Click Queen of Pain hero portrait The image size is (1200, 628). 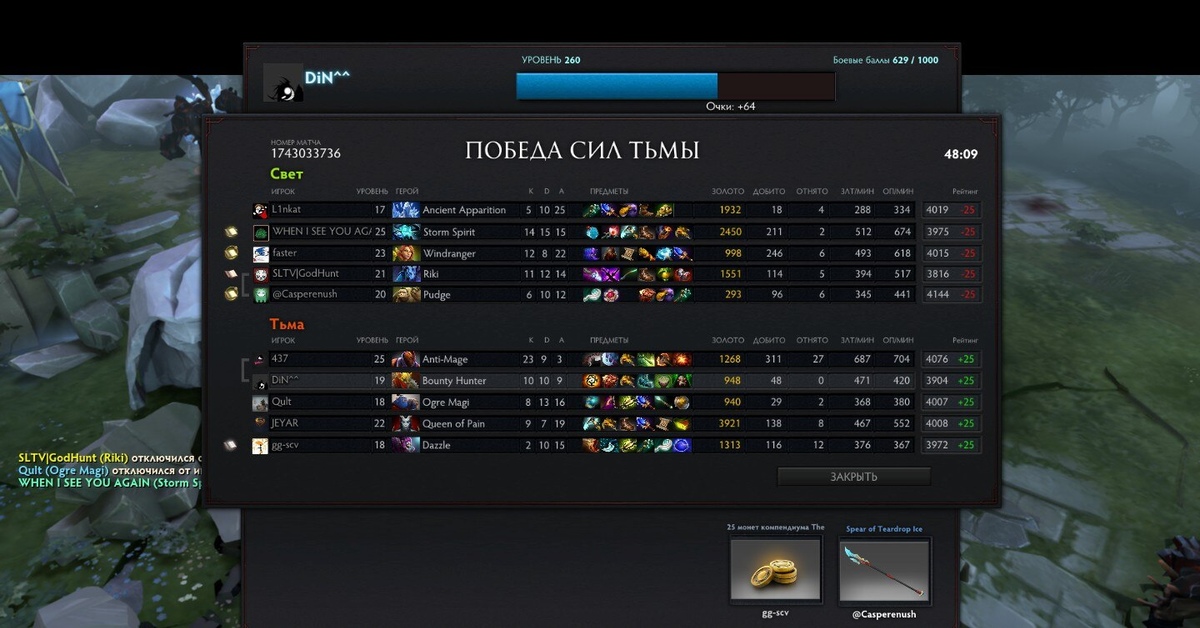tap(406, 424)
